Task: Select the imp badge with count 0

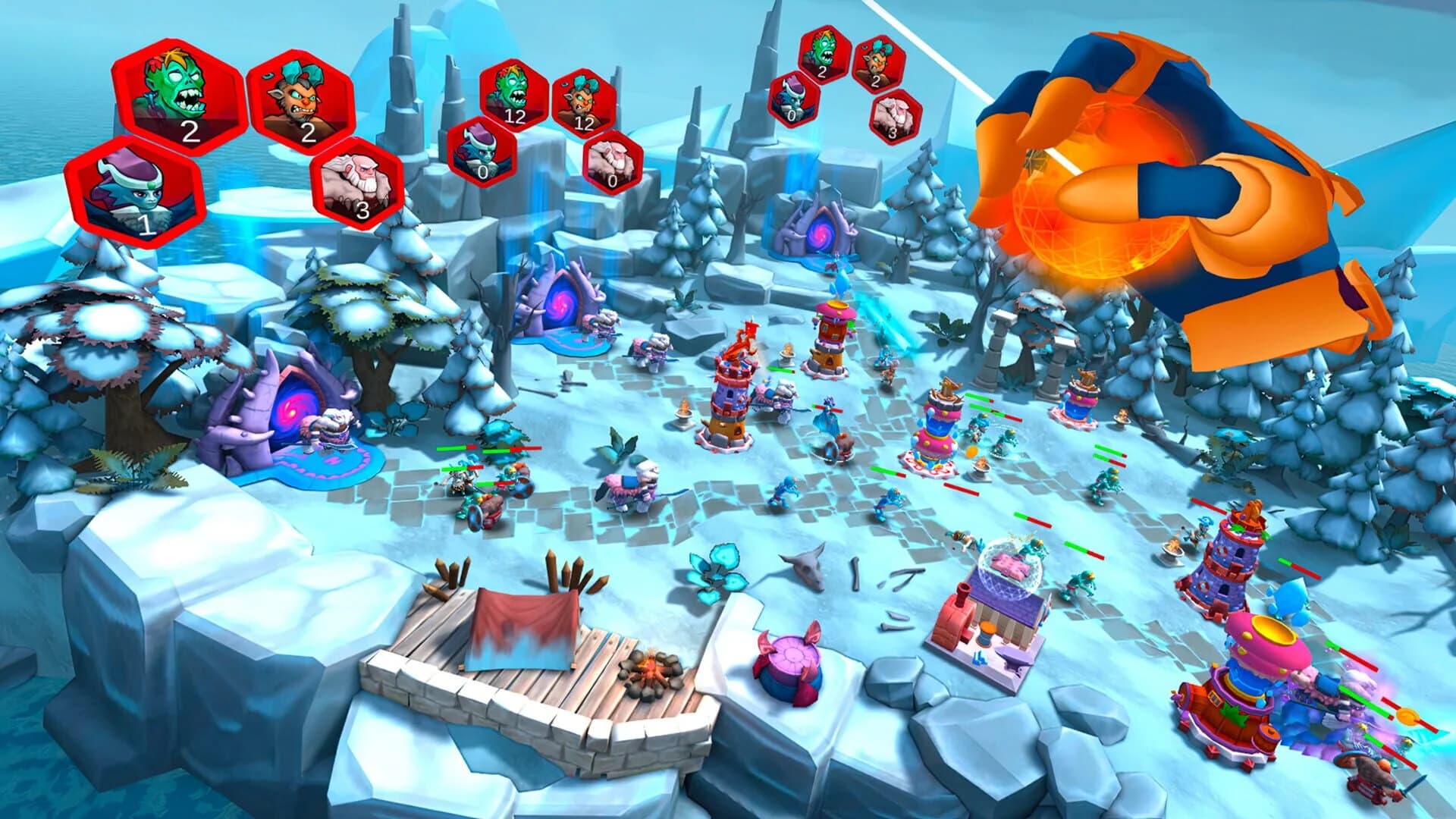Action: (x=482, y=152)
